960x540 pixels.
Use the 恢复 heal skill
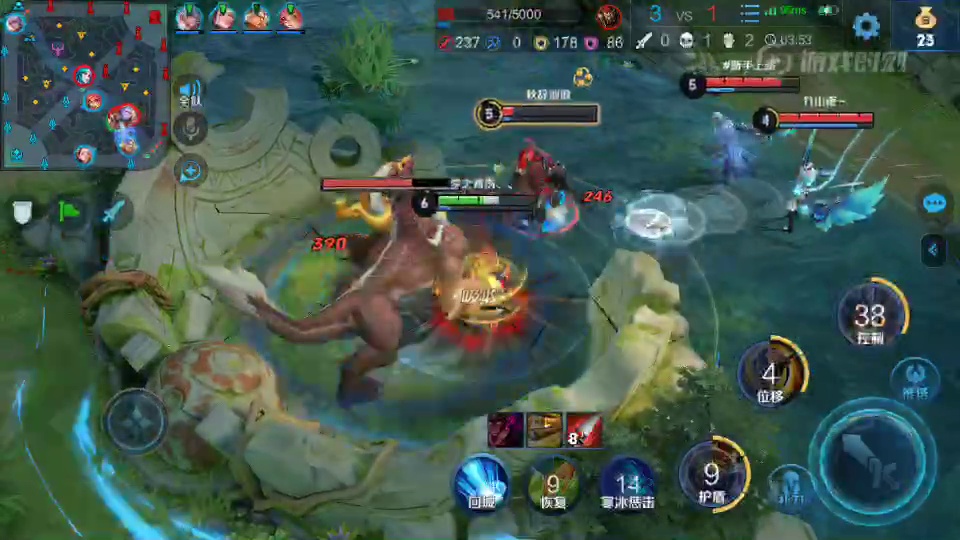(552, 482)
